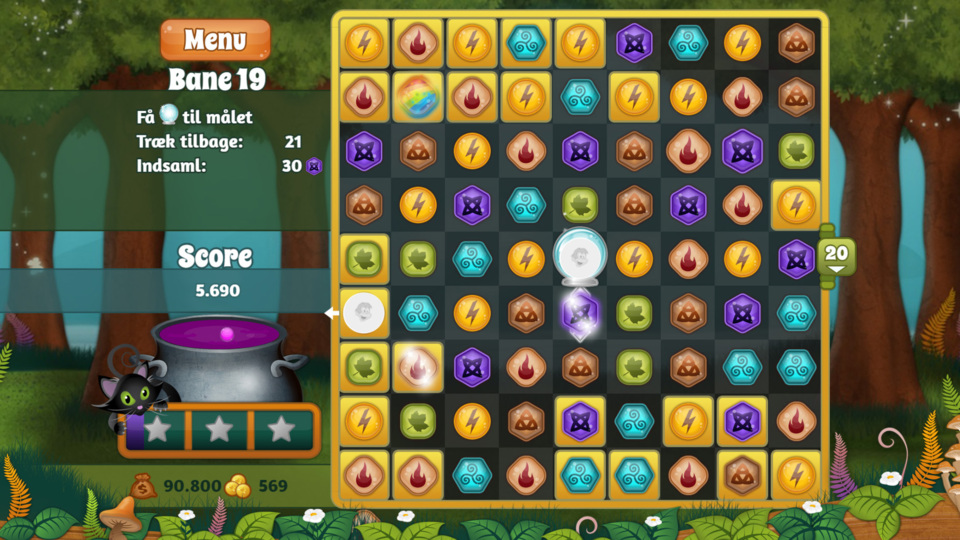Screen dimensions: 960x540
Task: Click the green 20 marker beside the board
Action: coord(836,256)
